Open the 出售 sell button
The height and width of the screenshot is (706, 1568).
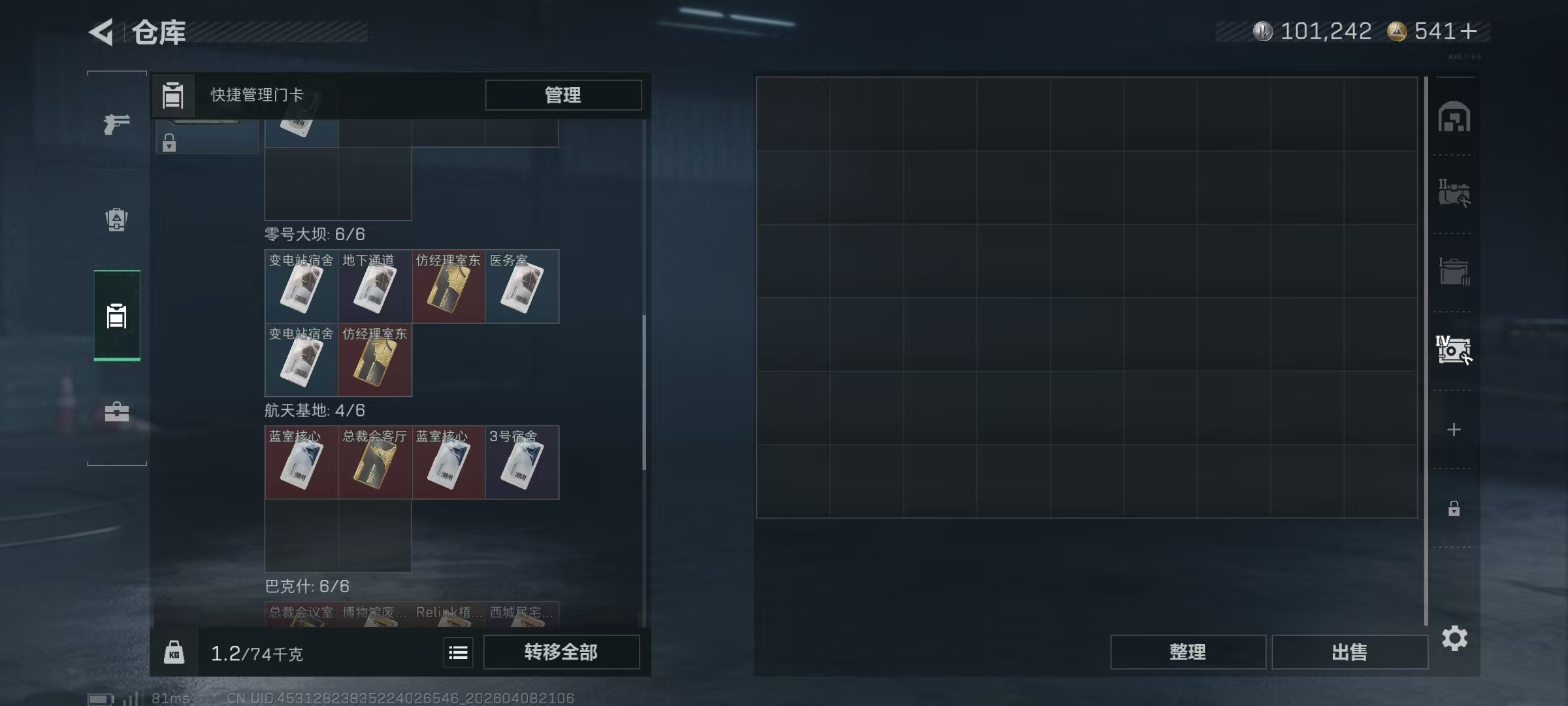(1349, 652)
